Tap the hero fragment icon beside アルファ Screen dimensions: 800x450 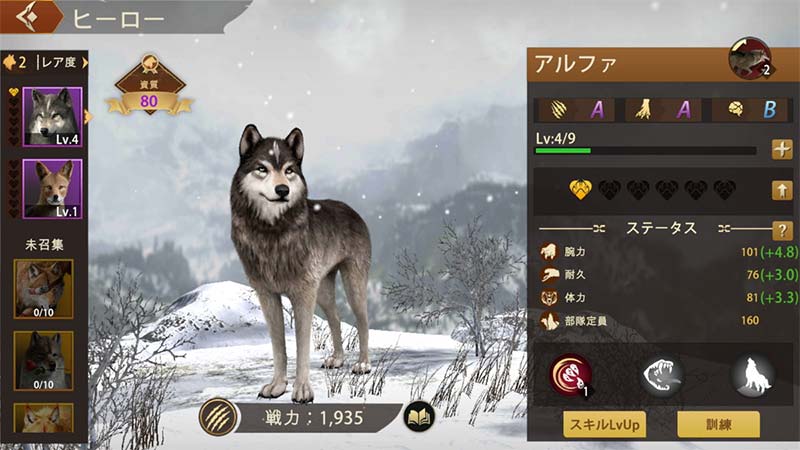click(749, 59)
